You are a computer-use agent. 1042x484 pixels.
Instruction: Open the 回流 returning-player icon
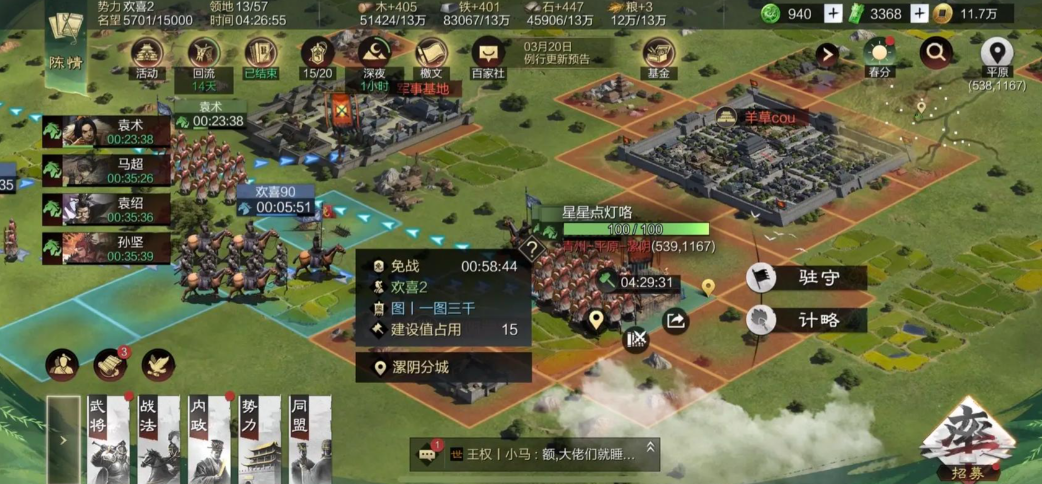(x=204, y=54)
